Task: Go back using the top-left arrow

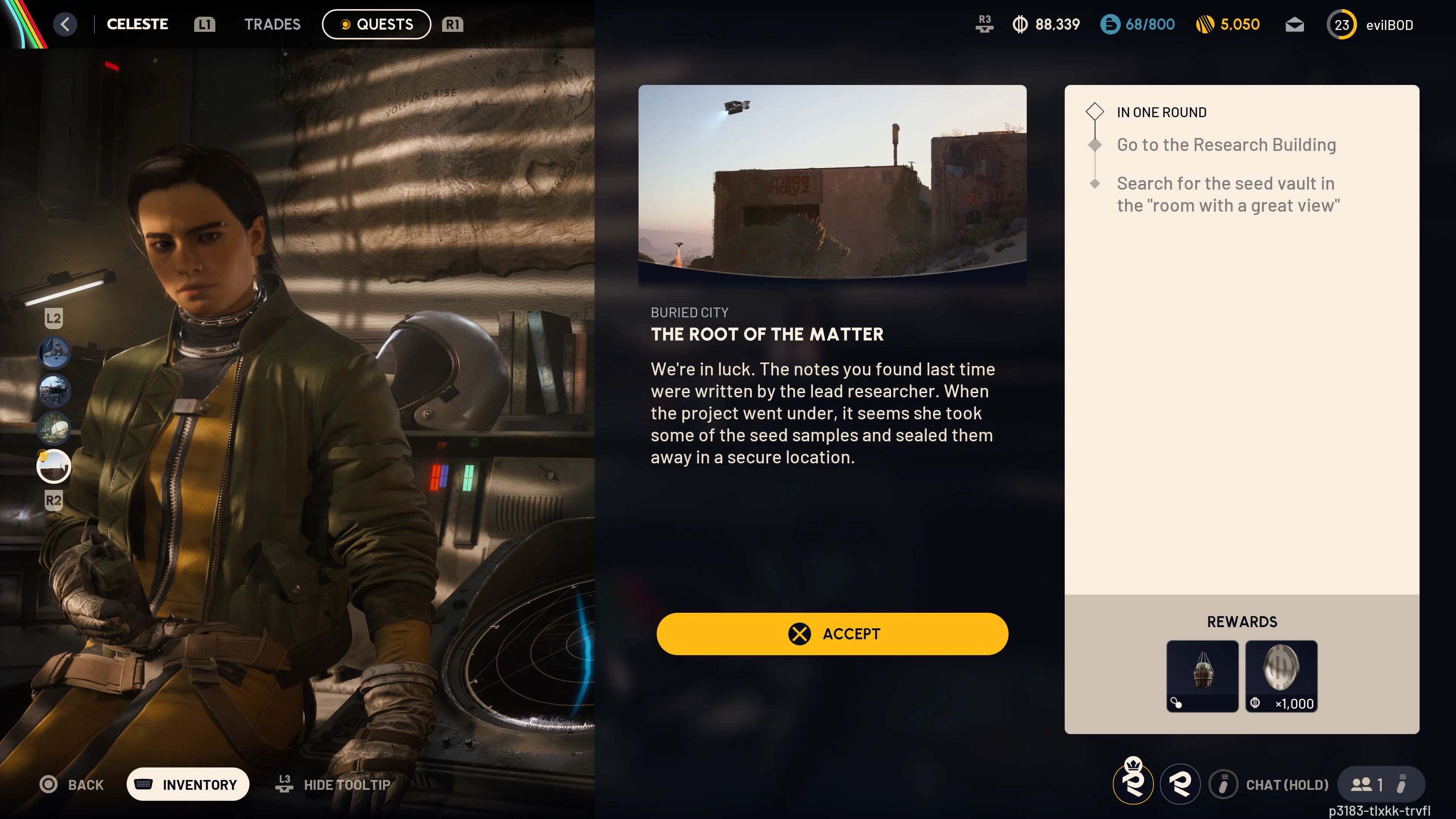Action: [66, 24]
